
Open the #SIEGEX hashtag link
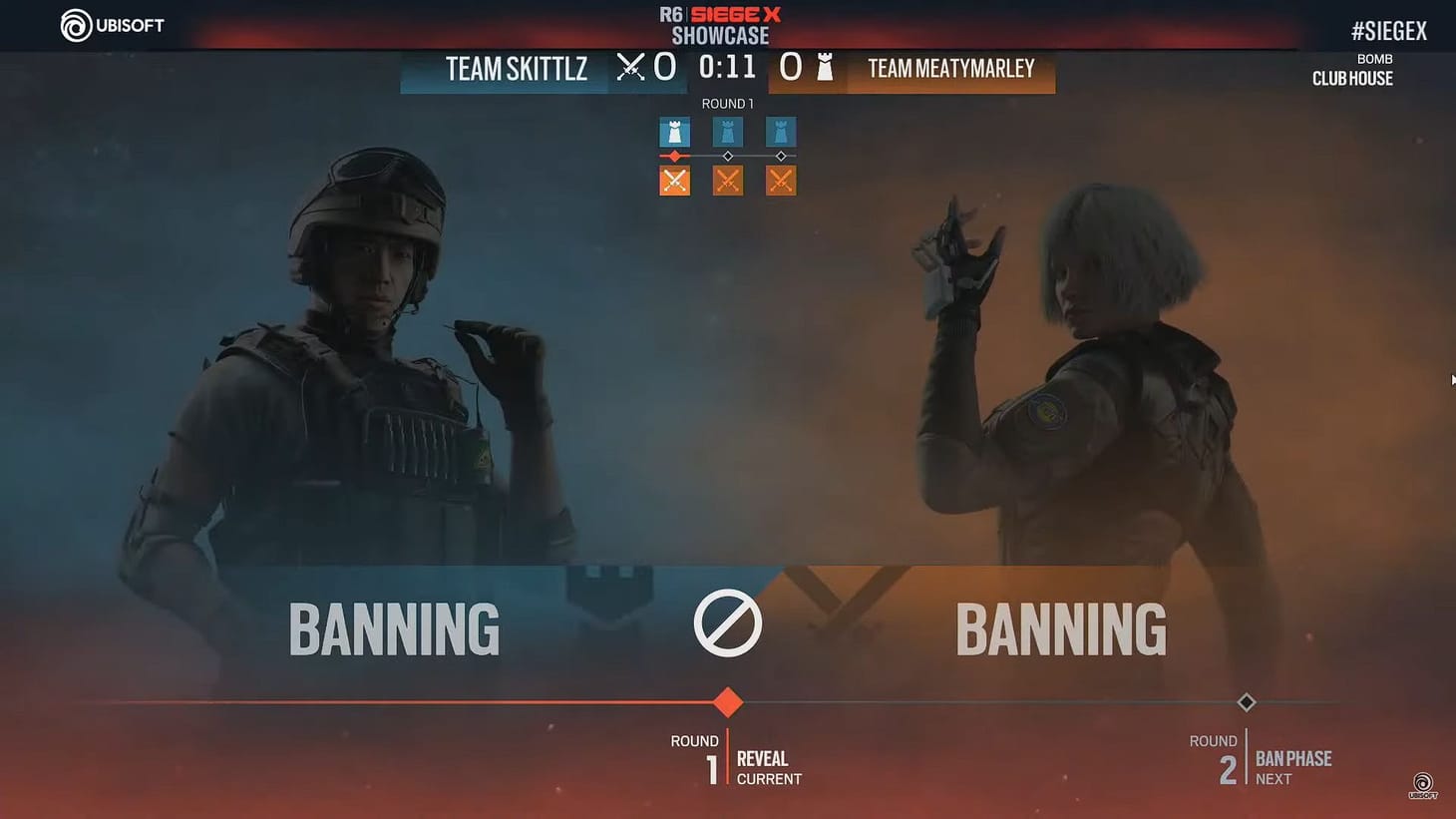pyautogui.click(x=1388, y=29)
